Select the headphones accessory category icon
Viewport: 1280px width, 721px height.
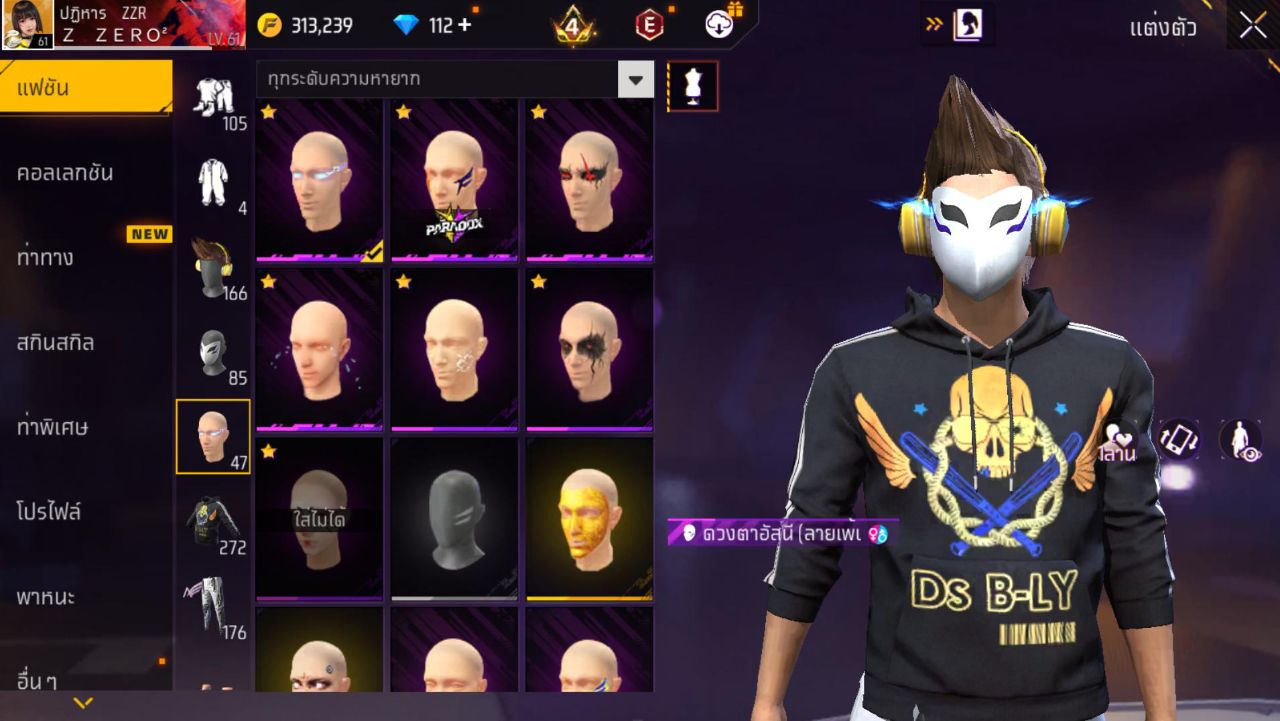(213, 265)
